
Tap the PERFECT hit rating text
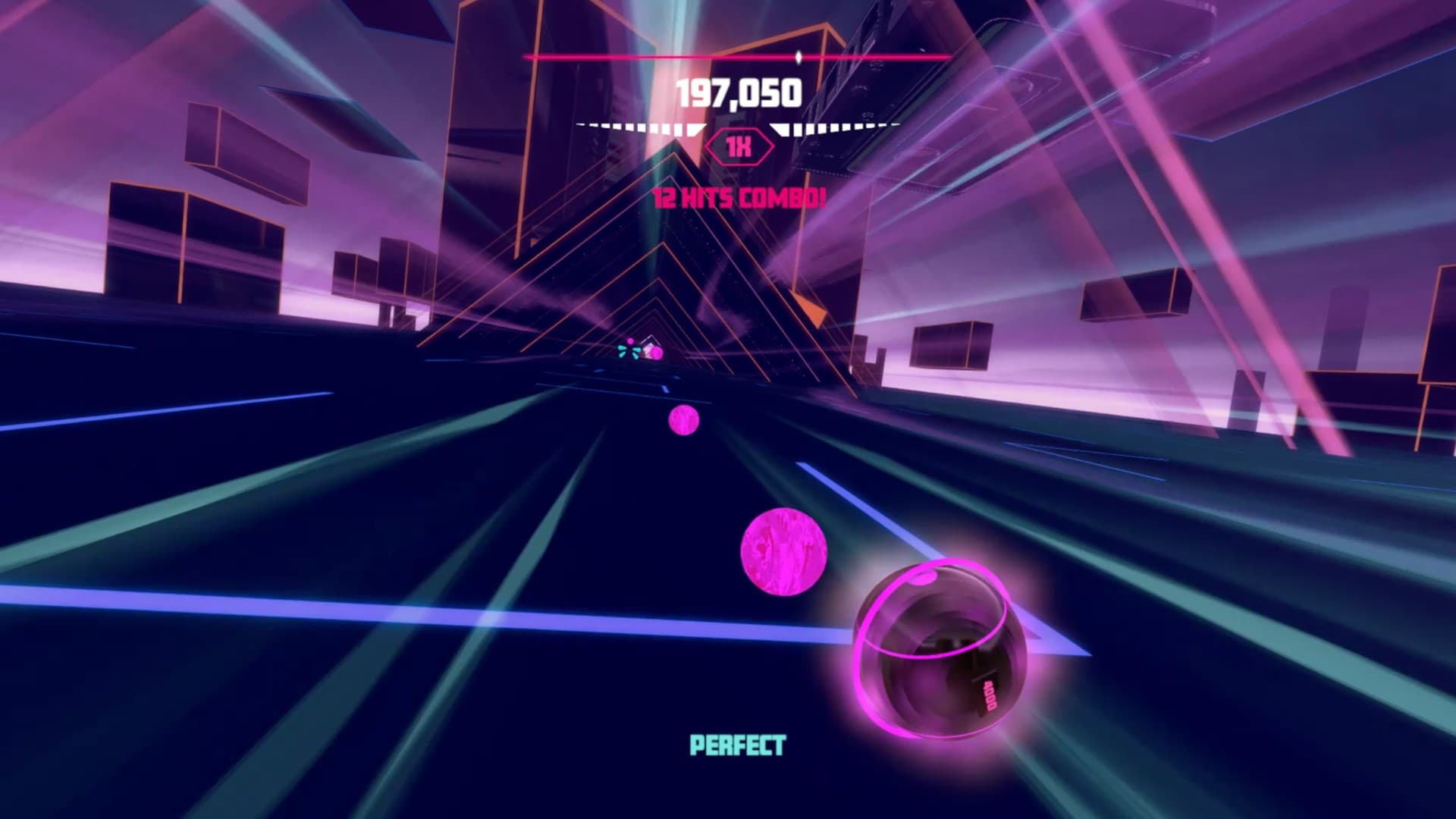tap(736, 745)
